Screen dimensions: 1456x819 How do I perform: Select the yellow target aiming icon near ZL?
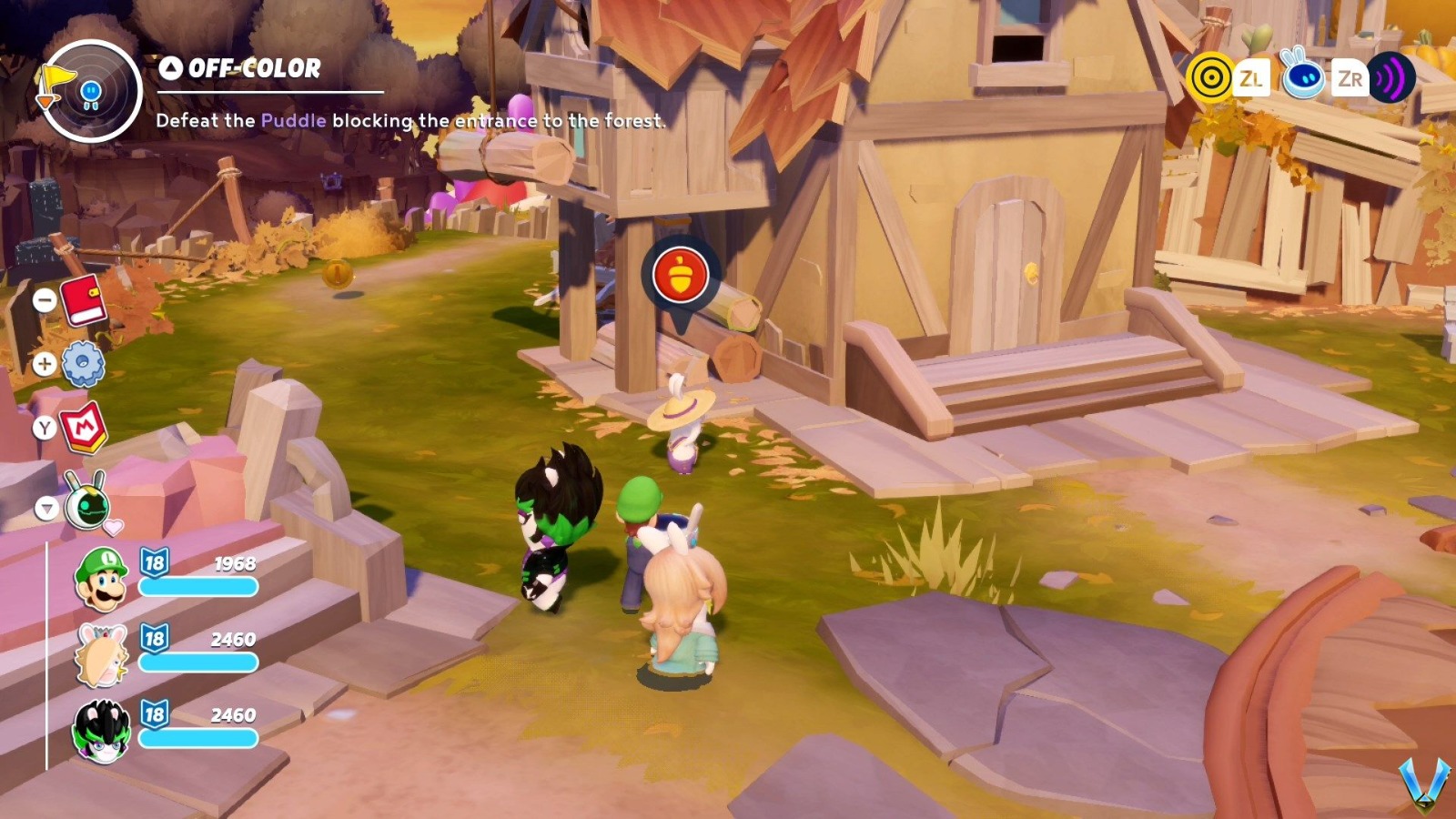click(1210, 79)
